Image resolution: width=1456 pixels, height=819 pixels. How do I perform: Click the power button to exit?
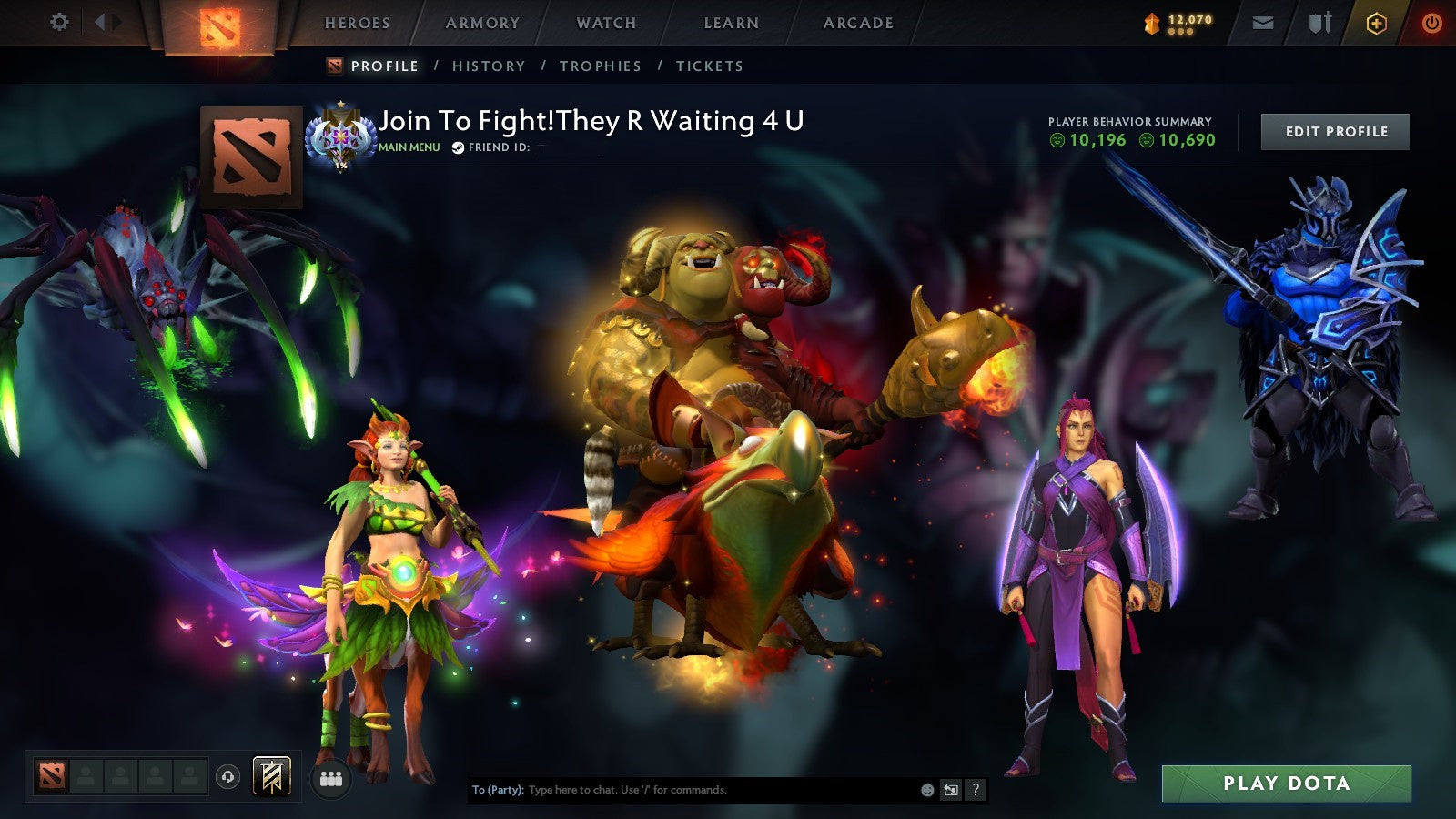click(x=1431, y=21)
